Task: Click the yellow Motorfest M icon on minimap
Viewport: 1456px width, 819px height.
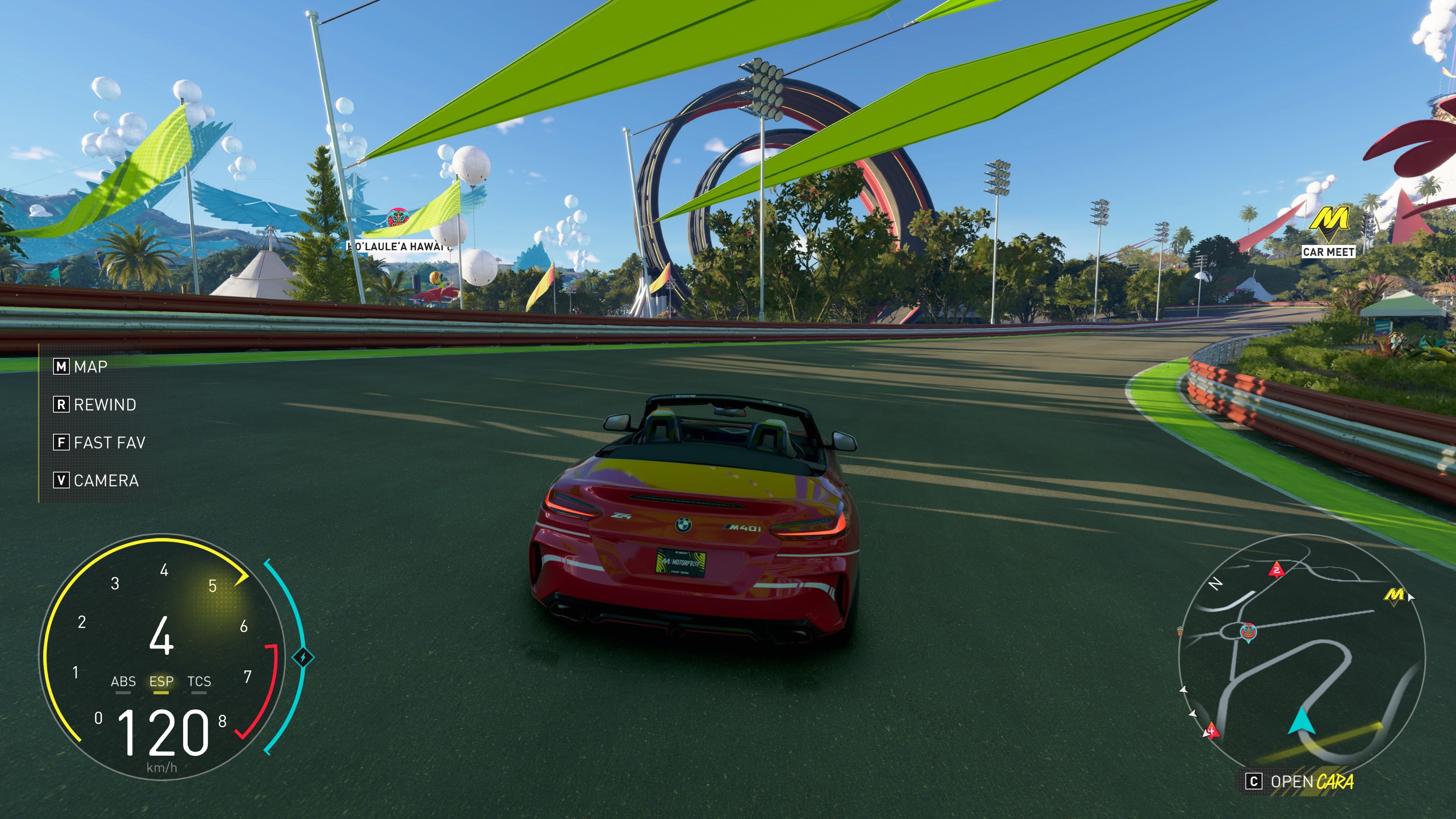Action: (1394, 595)
